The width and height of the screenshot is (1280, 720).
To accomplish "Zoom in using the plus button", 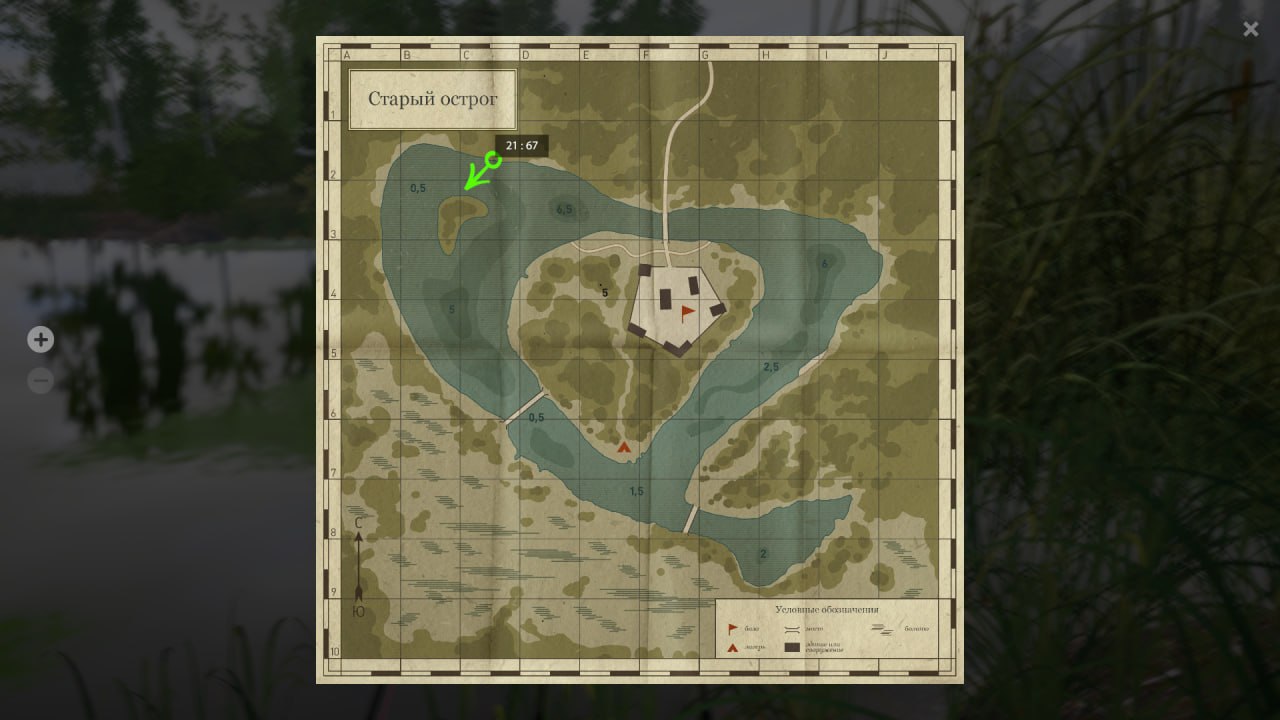I will (40, 340).
